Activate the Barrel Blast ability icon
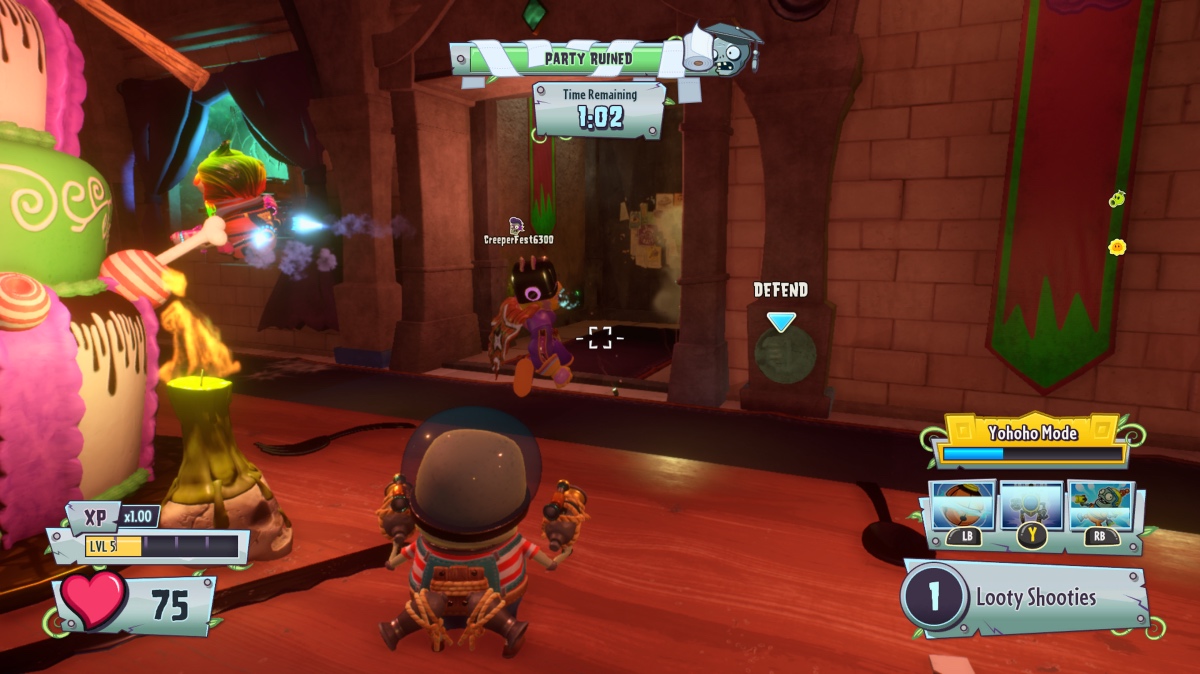This screenshot has height=674, width=1200. [x=963, y=506]
